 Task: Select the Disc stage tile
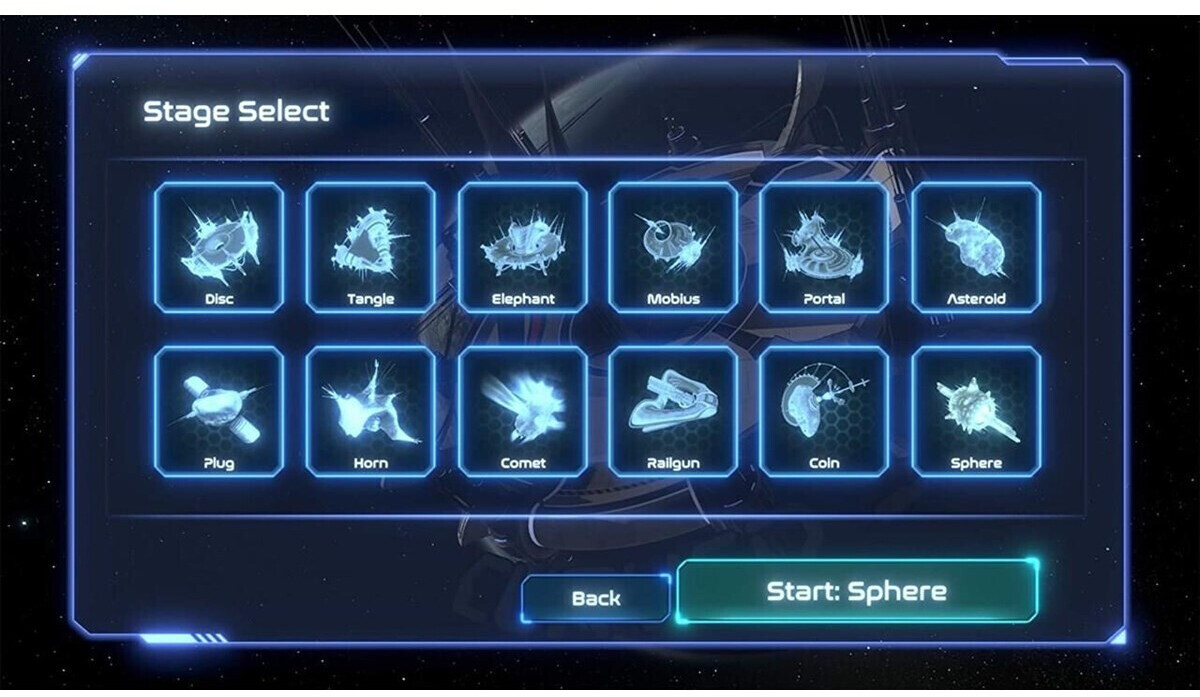(219, 248)
